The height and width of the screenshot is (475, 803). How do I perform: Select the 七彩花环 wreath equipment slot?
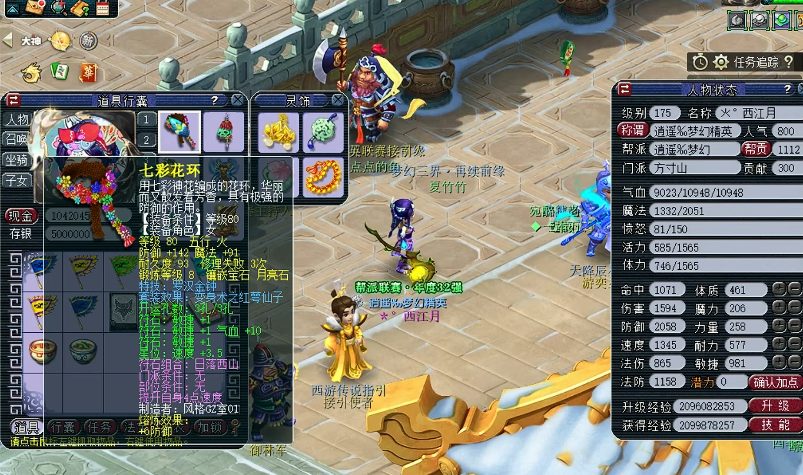179,130
